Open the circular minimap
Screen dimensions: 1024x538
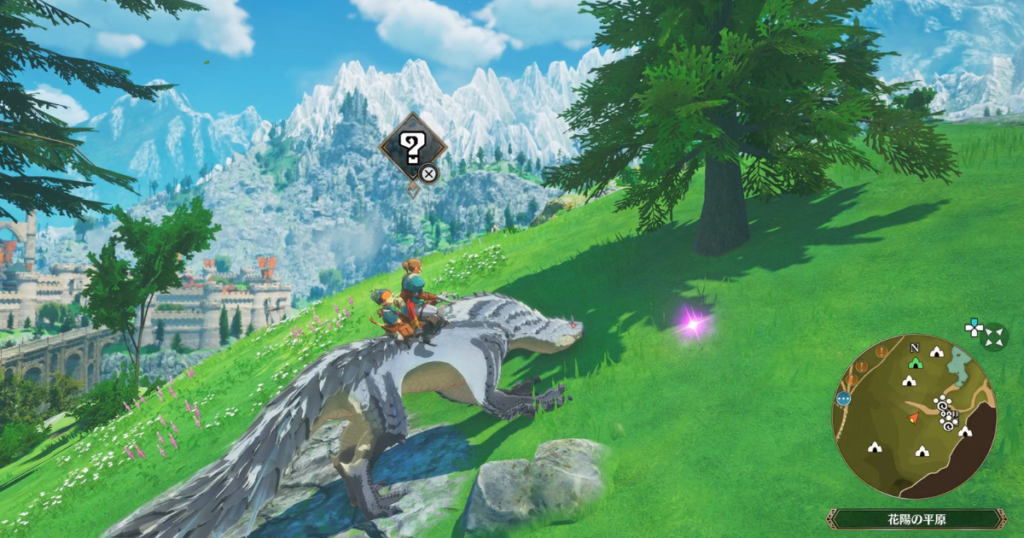tap(913, 416)
